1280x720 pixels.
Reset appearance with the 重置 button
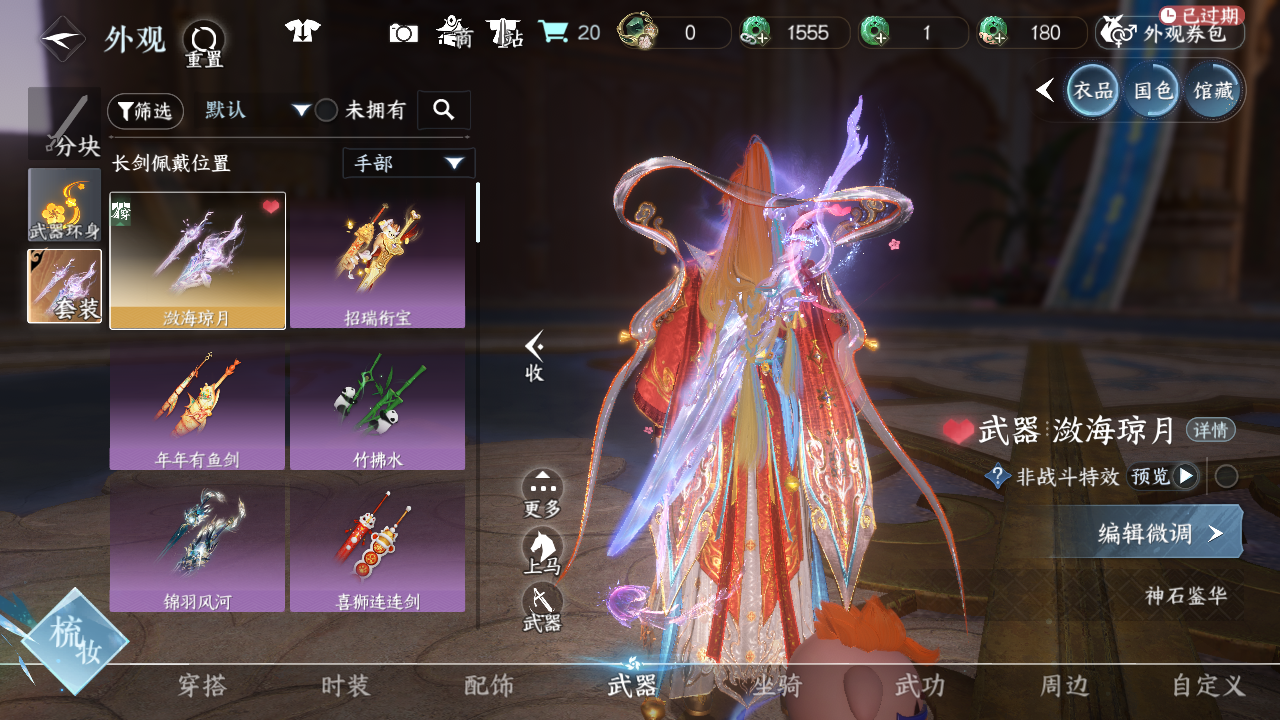[x=204, y=44]
